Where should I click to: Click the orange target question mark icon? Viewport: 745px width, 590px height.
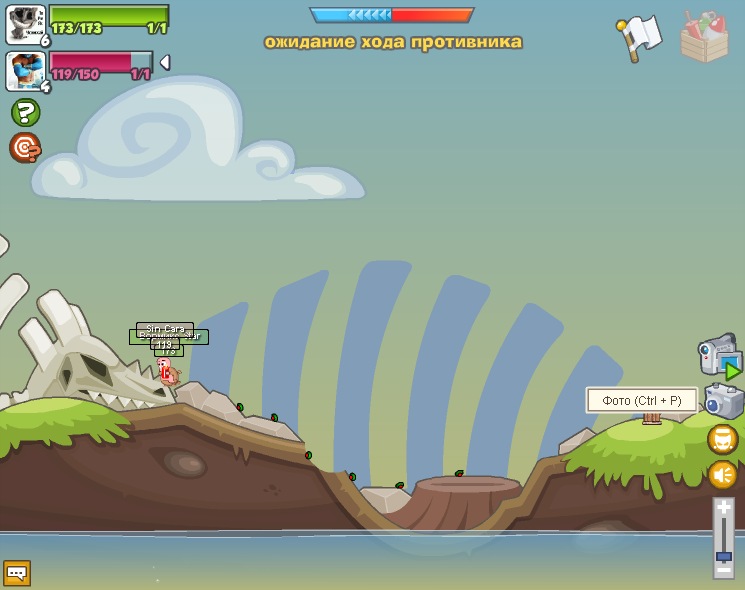[x=25, y=147]
